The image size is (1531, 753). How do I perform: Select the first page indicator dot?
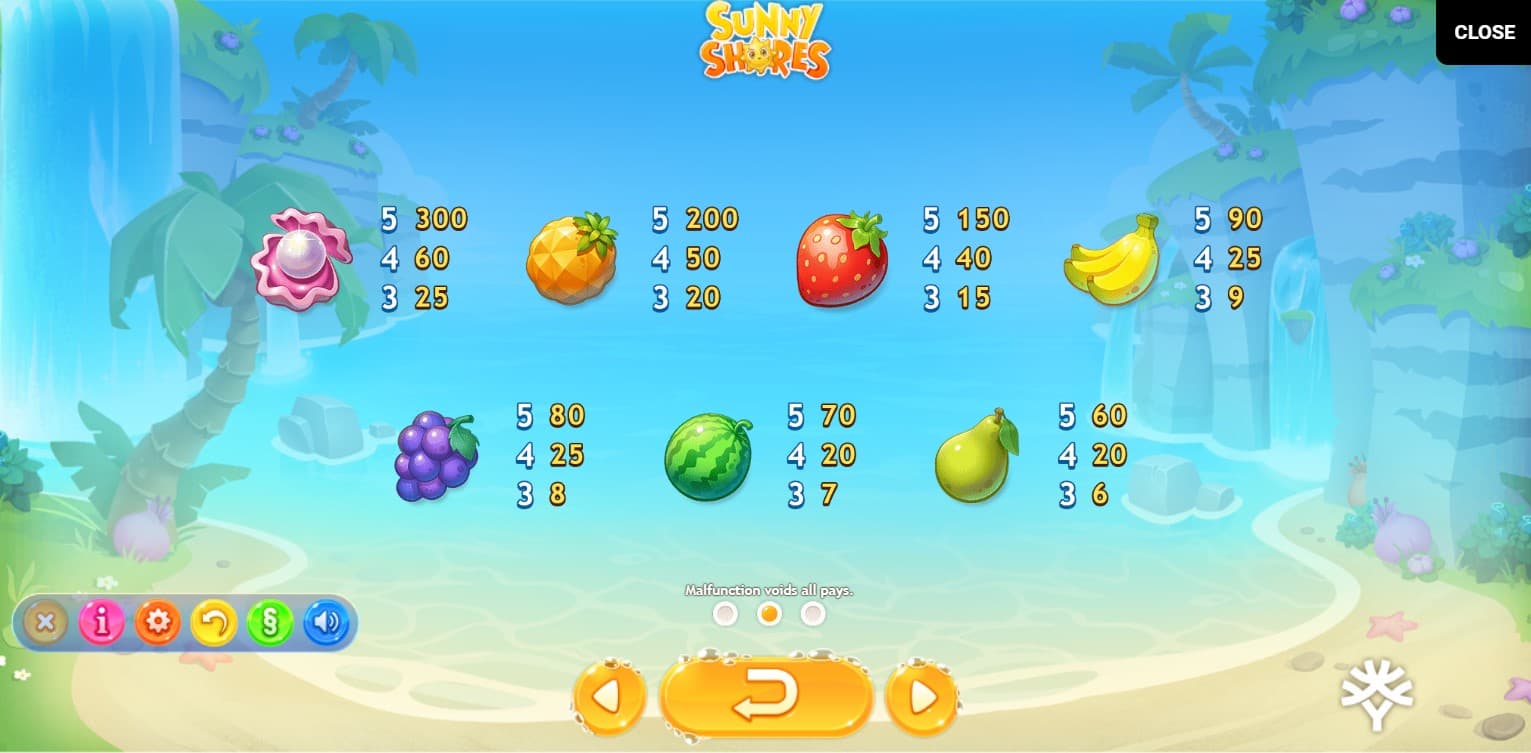pos(725,614)
